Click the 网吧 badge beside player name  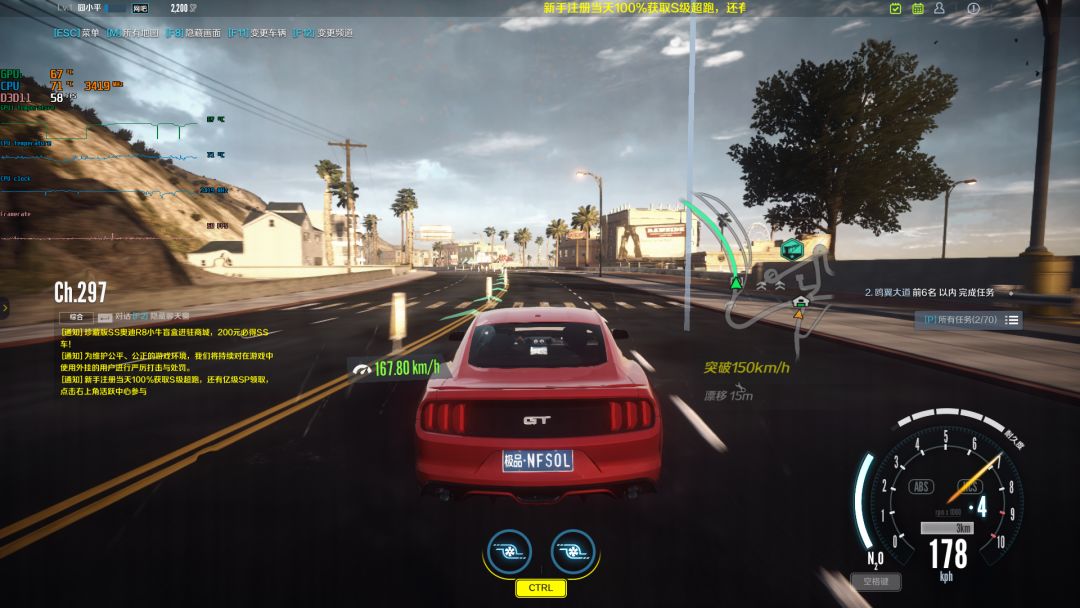[140, 8]
